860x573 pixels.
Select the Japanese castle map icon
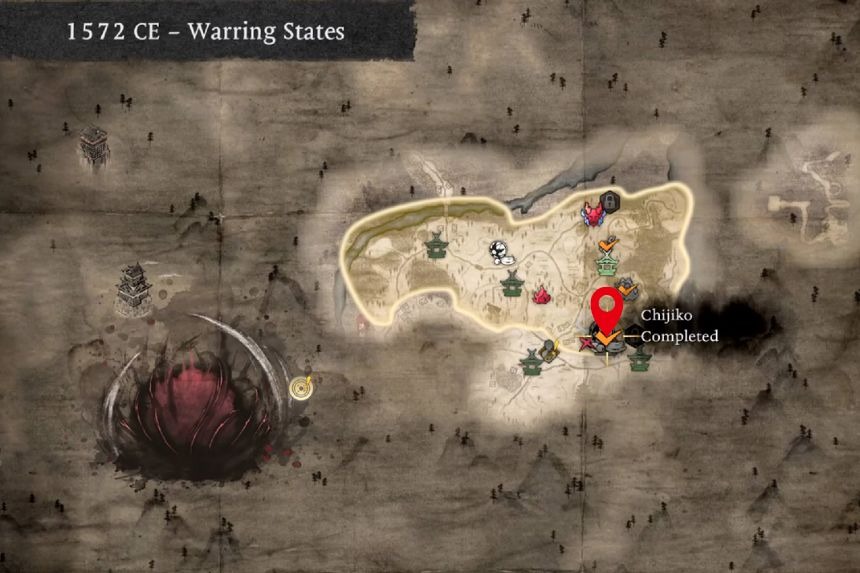(x=134, y=289)
